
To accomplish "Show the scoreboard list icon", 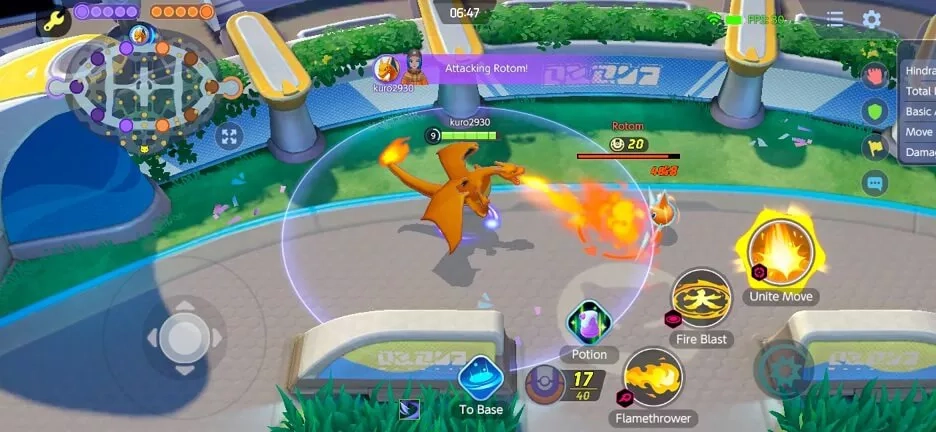I will pos(835,19).
